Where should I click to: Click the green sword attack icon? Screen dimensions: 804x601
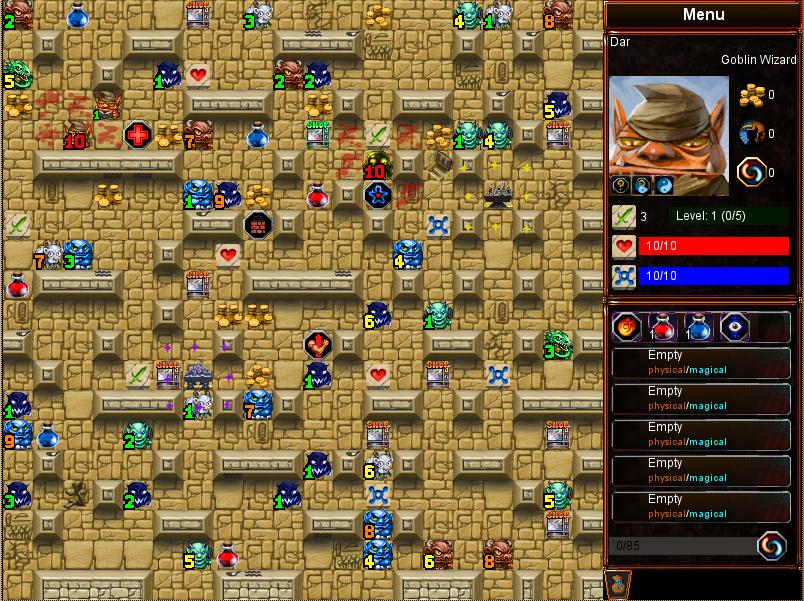point(624,216)
